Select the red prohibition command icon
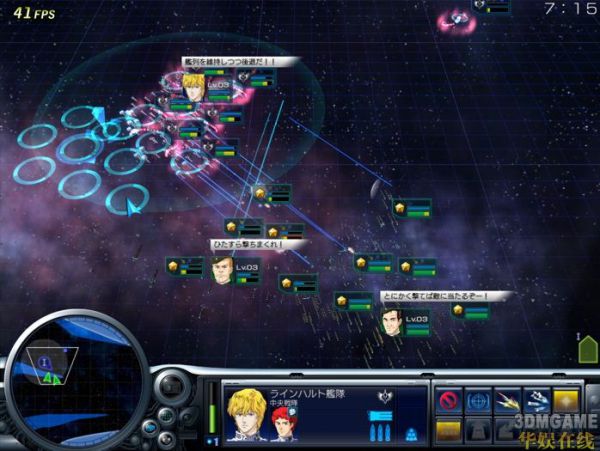The height and width of the screenshot is (451, 600). click(450, 401)
